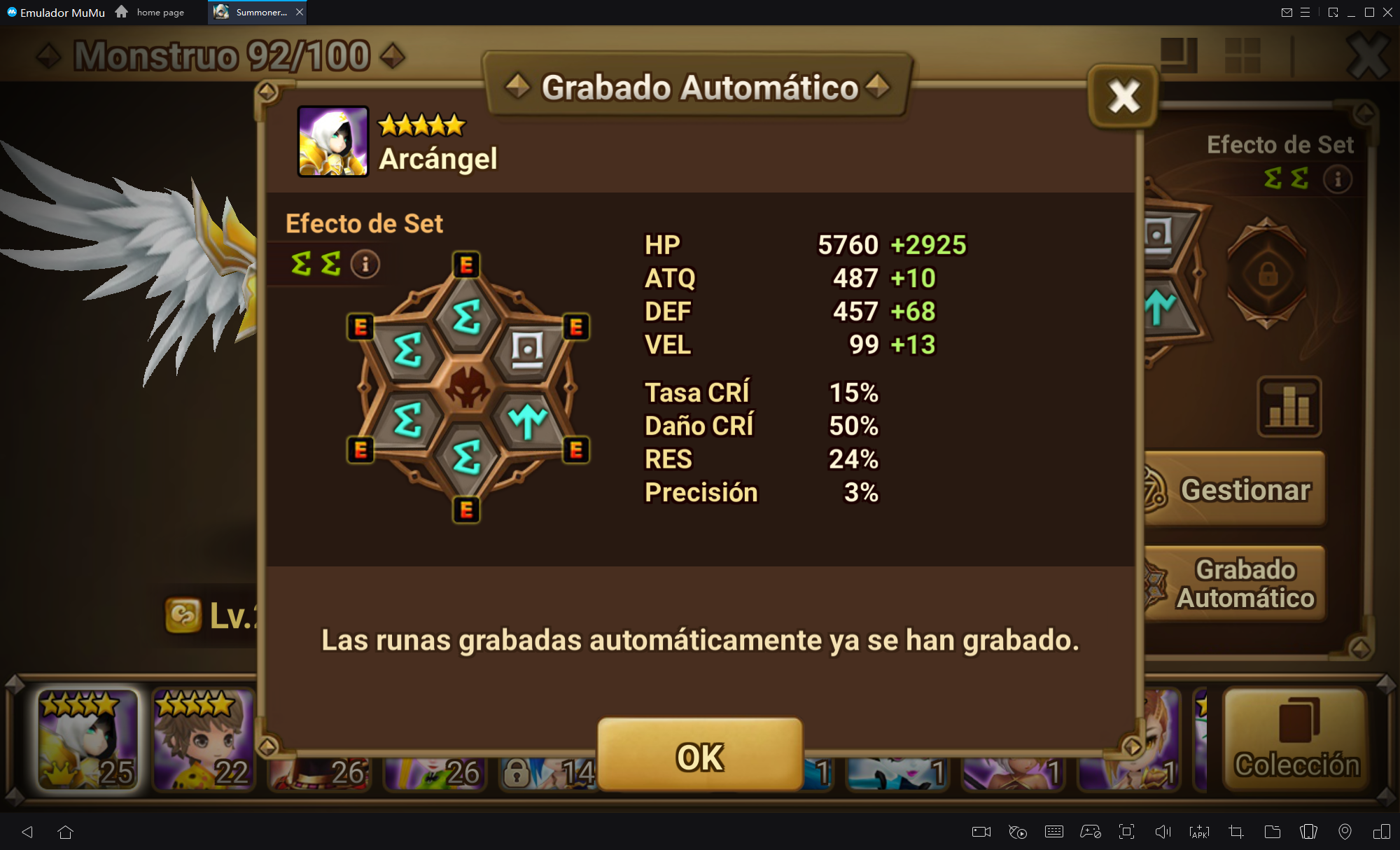1400x850 pixels.
Task: Open the emulator home page tab
Action: [151, 12]
